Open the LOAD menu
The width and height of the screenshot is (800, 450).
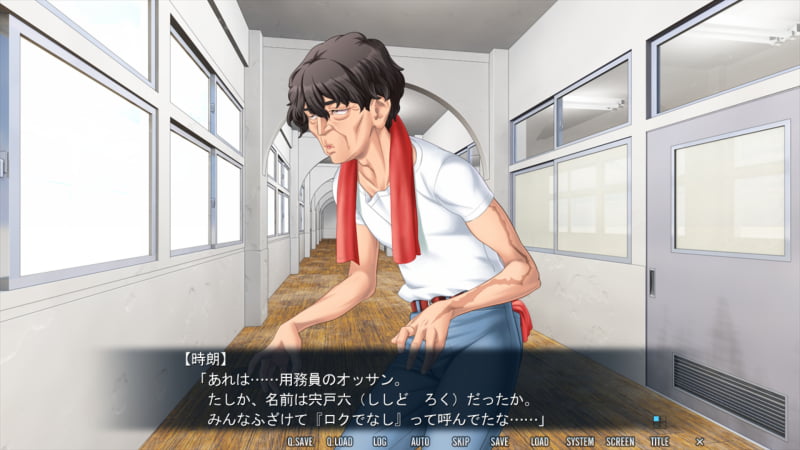click(x=540, y=441)
